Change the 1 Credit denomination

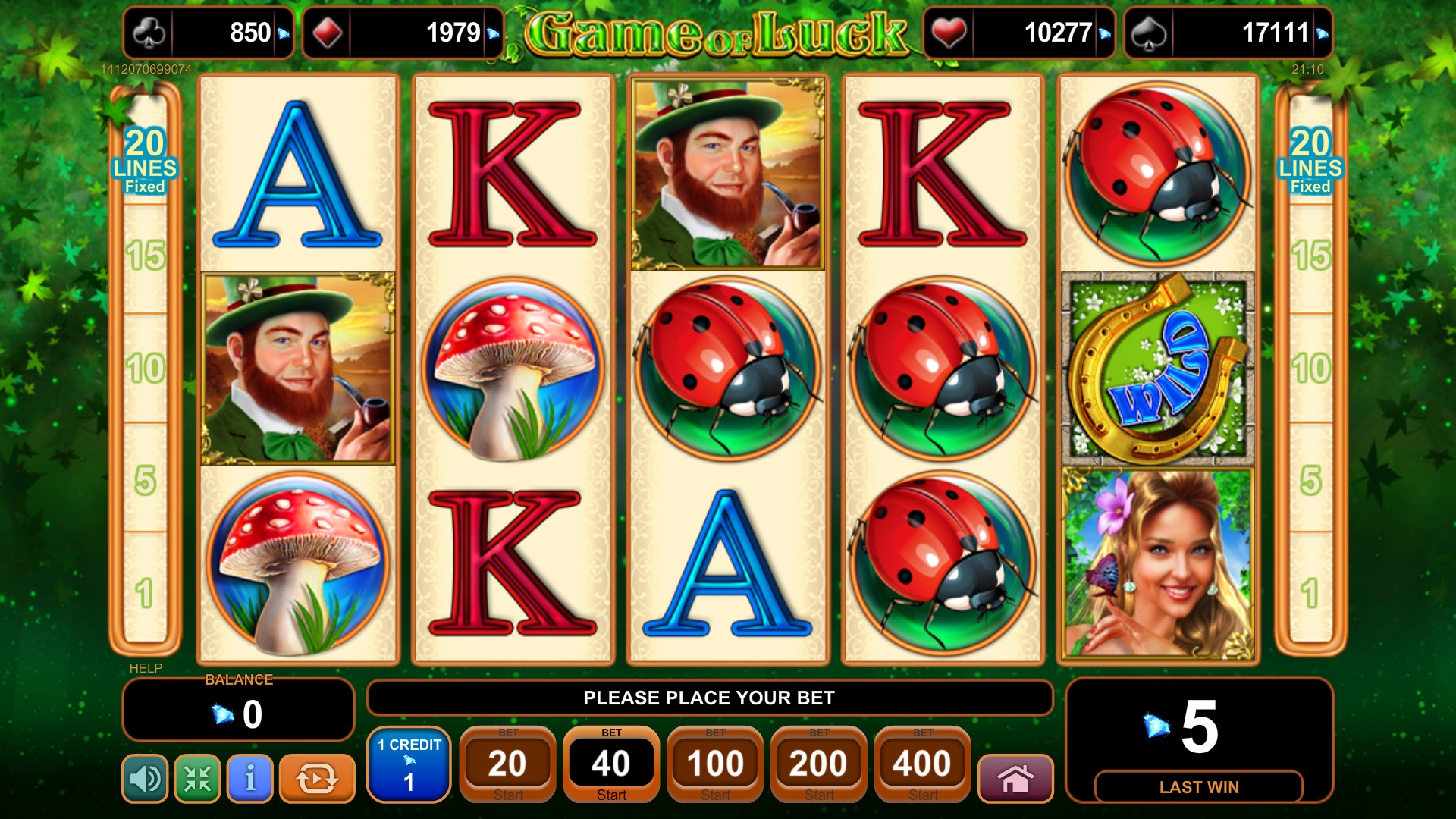[409, 764]
